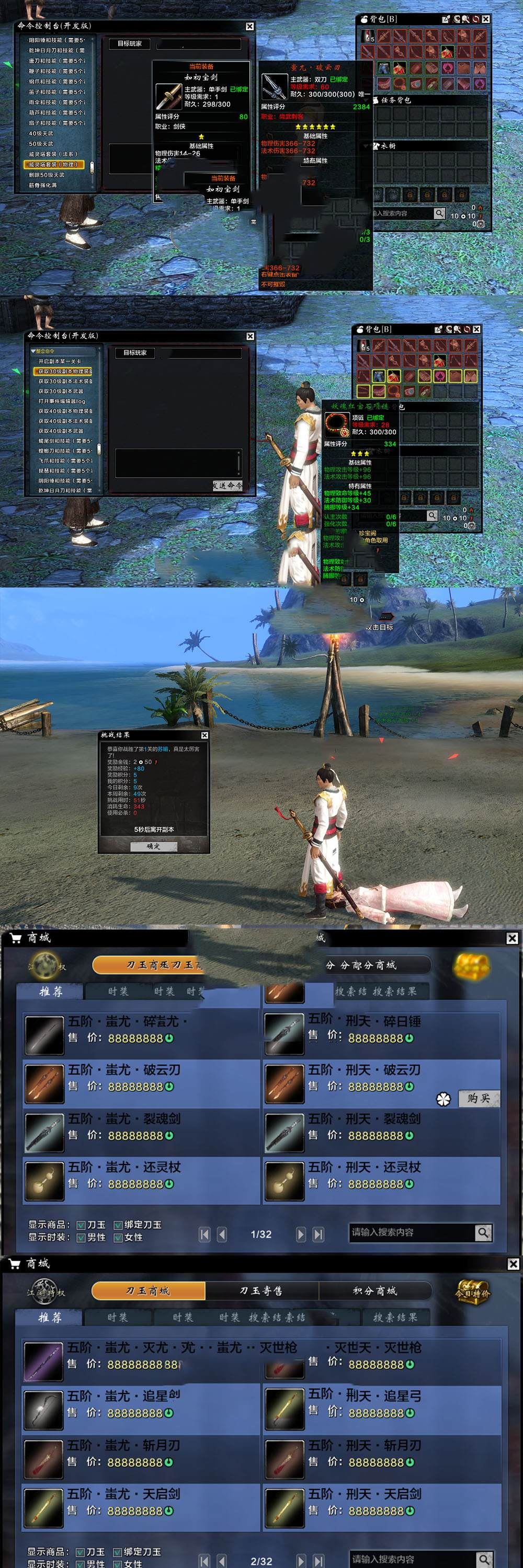Viewport: 523px width, 1568px height.
Task: Click the 发送命令 send button
Action: (227, 485)
